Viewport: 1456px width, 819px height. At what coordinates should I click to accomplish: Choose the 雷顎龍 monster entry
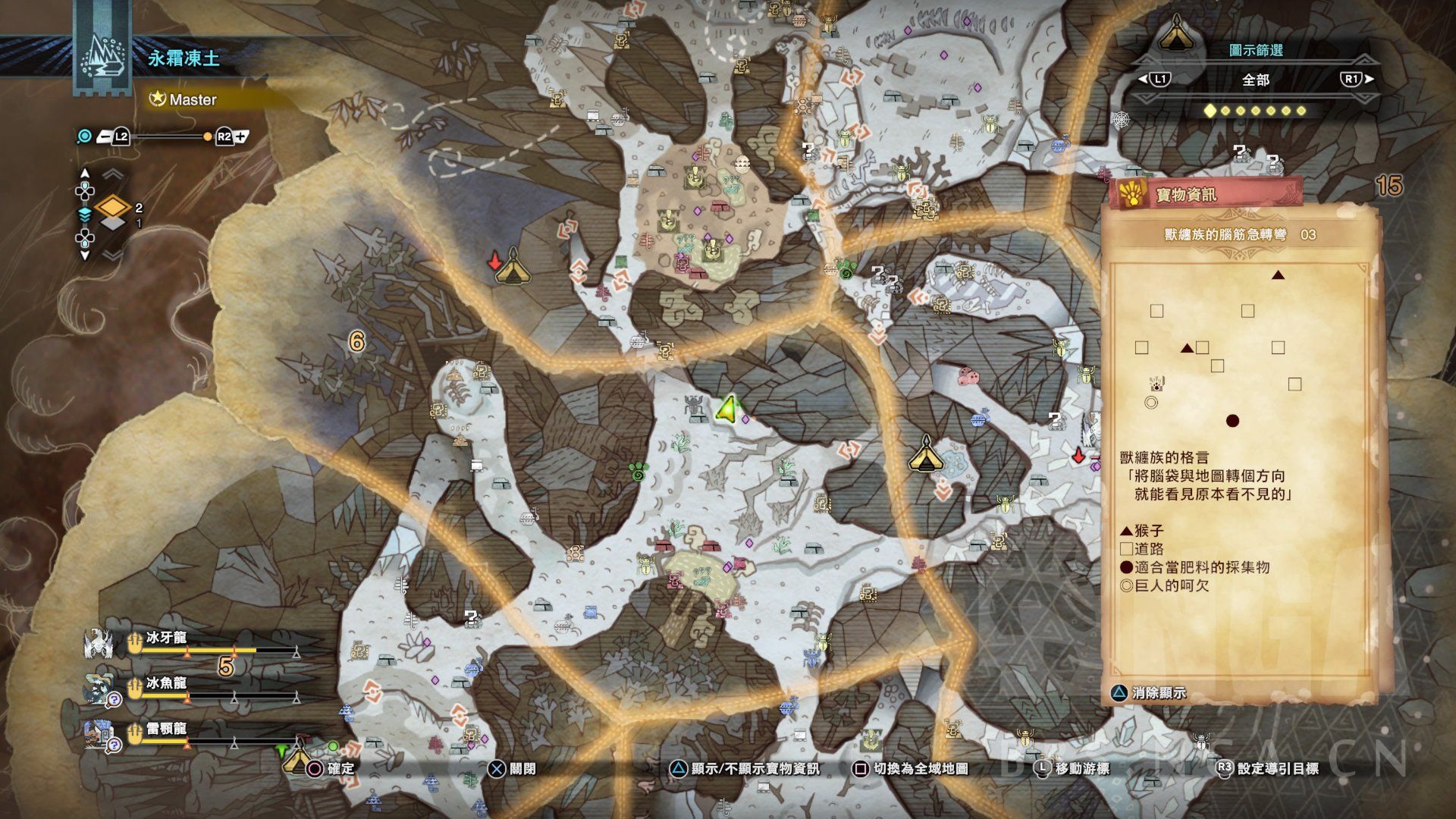(x=167, y=730)
